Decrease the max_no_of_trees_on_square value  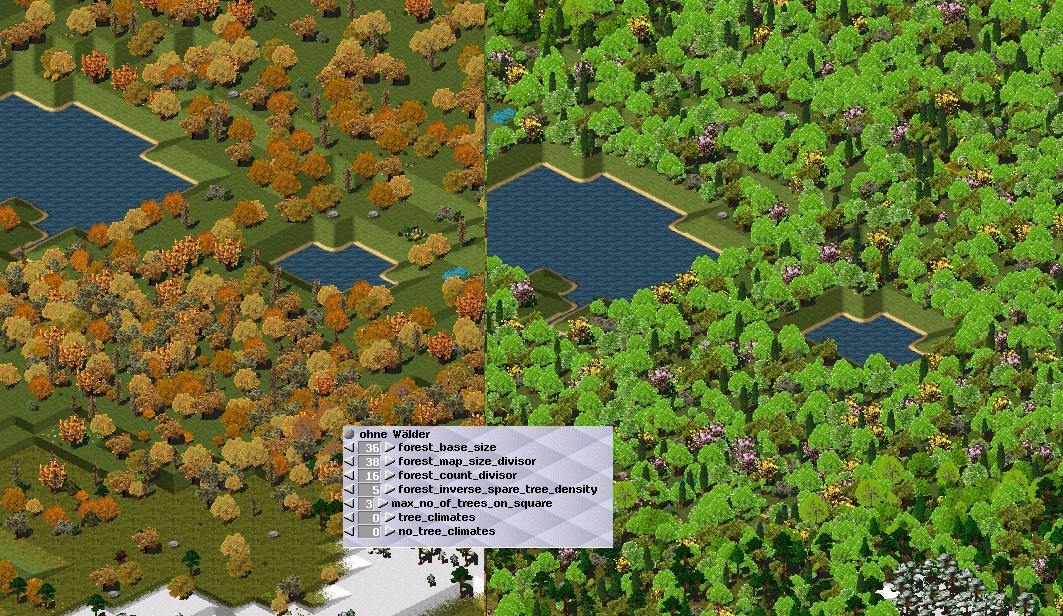tap(350, 504)
